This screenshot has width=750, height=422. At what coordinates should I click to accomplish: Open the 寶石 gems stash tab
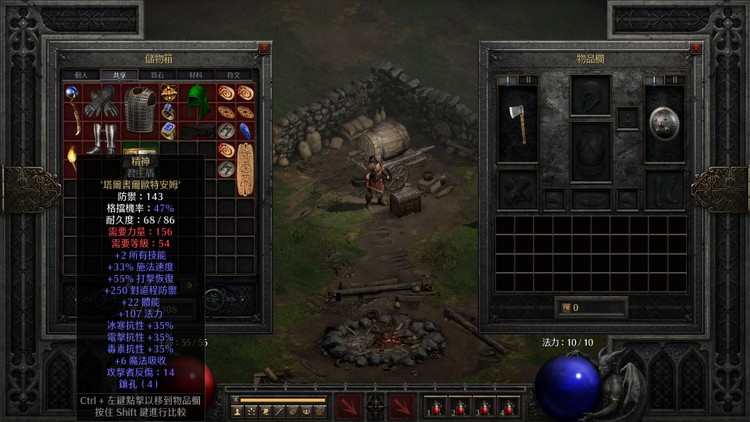(157, 74)
